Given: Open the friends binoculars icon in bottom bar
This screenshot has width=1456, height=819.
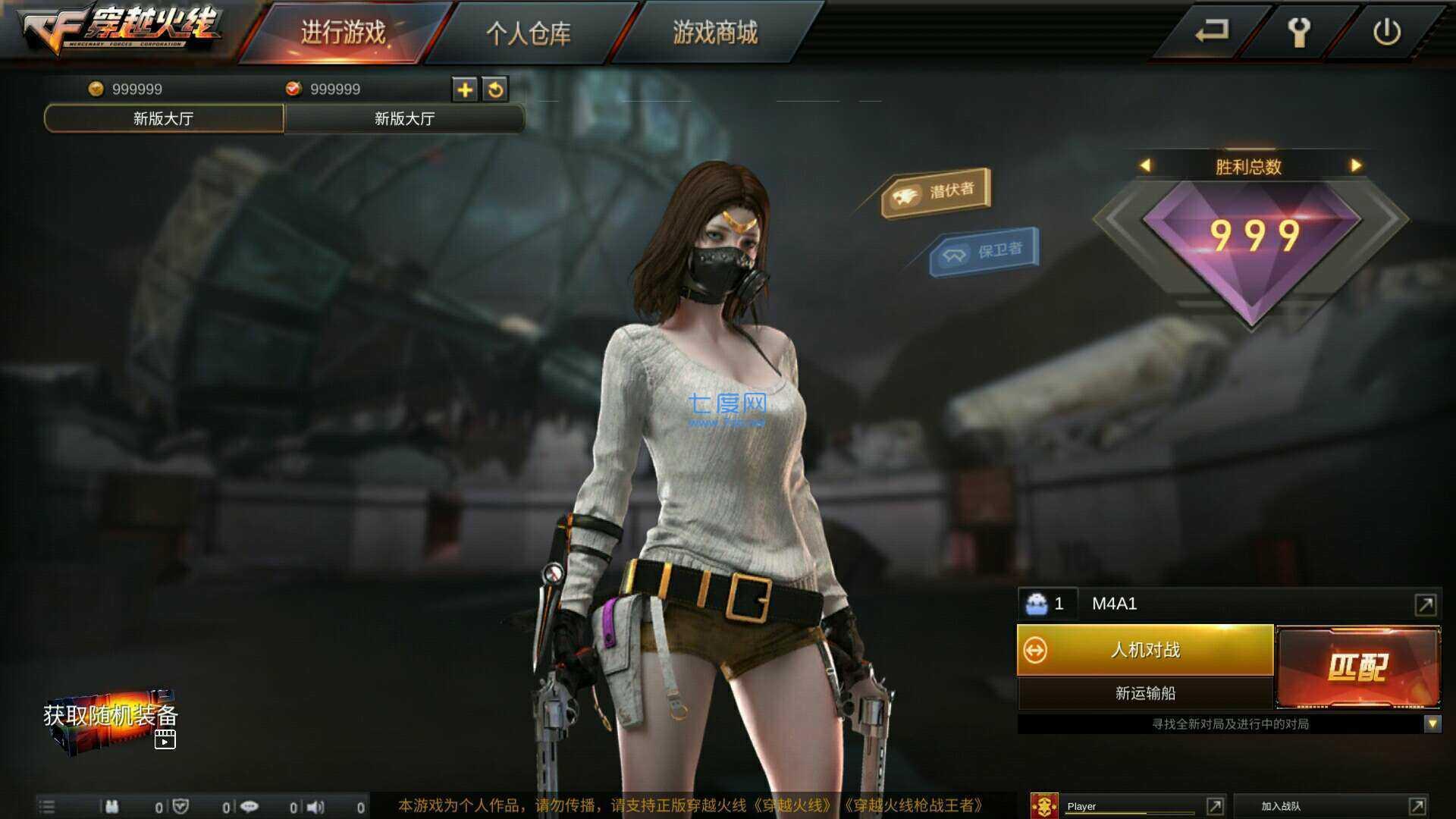Looking at the screenshot, I should pyautogui.click(x=112, y=806).
